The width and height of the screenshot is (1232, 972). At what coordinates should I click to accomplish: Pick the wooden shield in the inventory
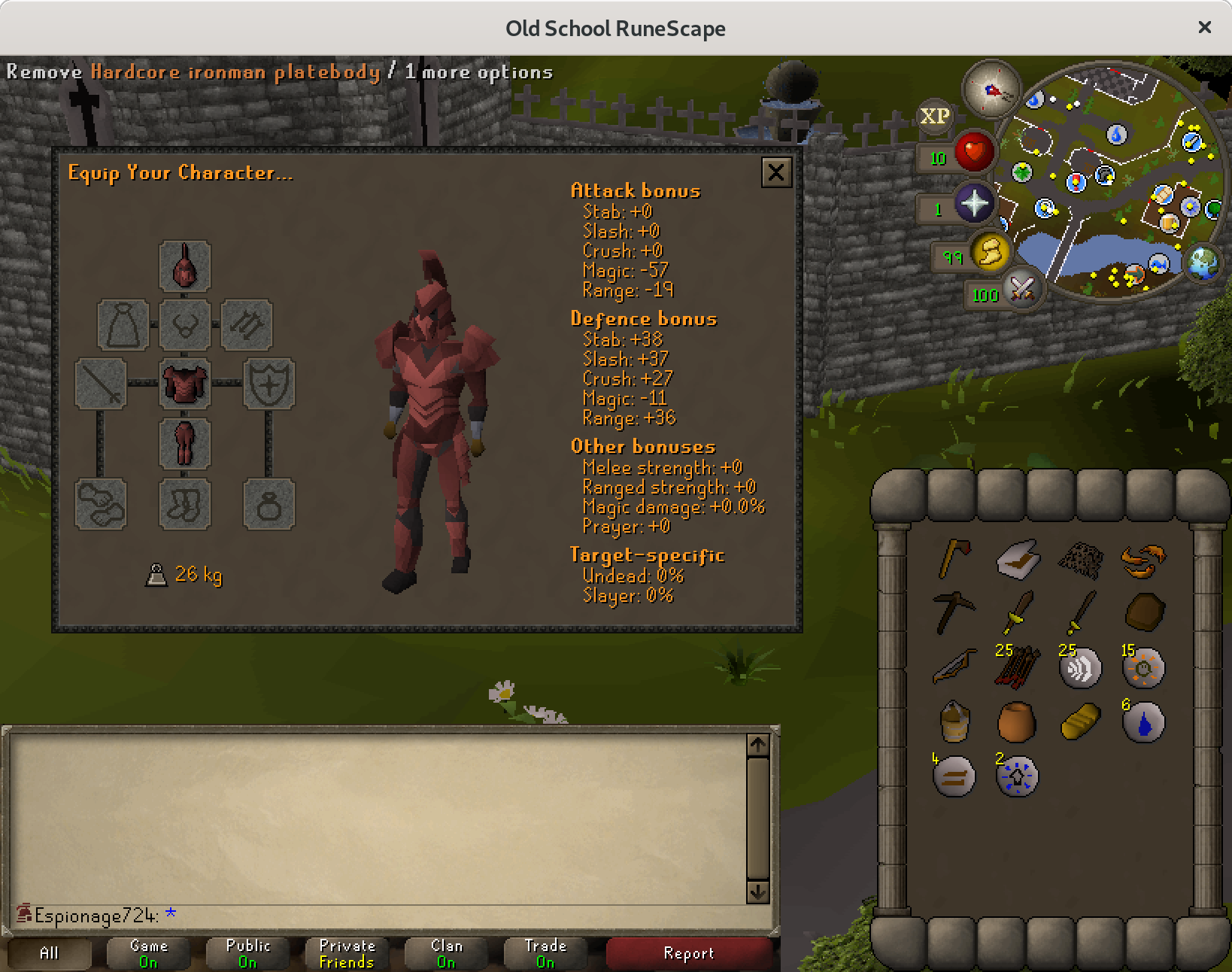click(1143, 612)
